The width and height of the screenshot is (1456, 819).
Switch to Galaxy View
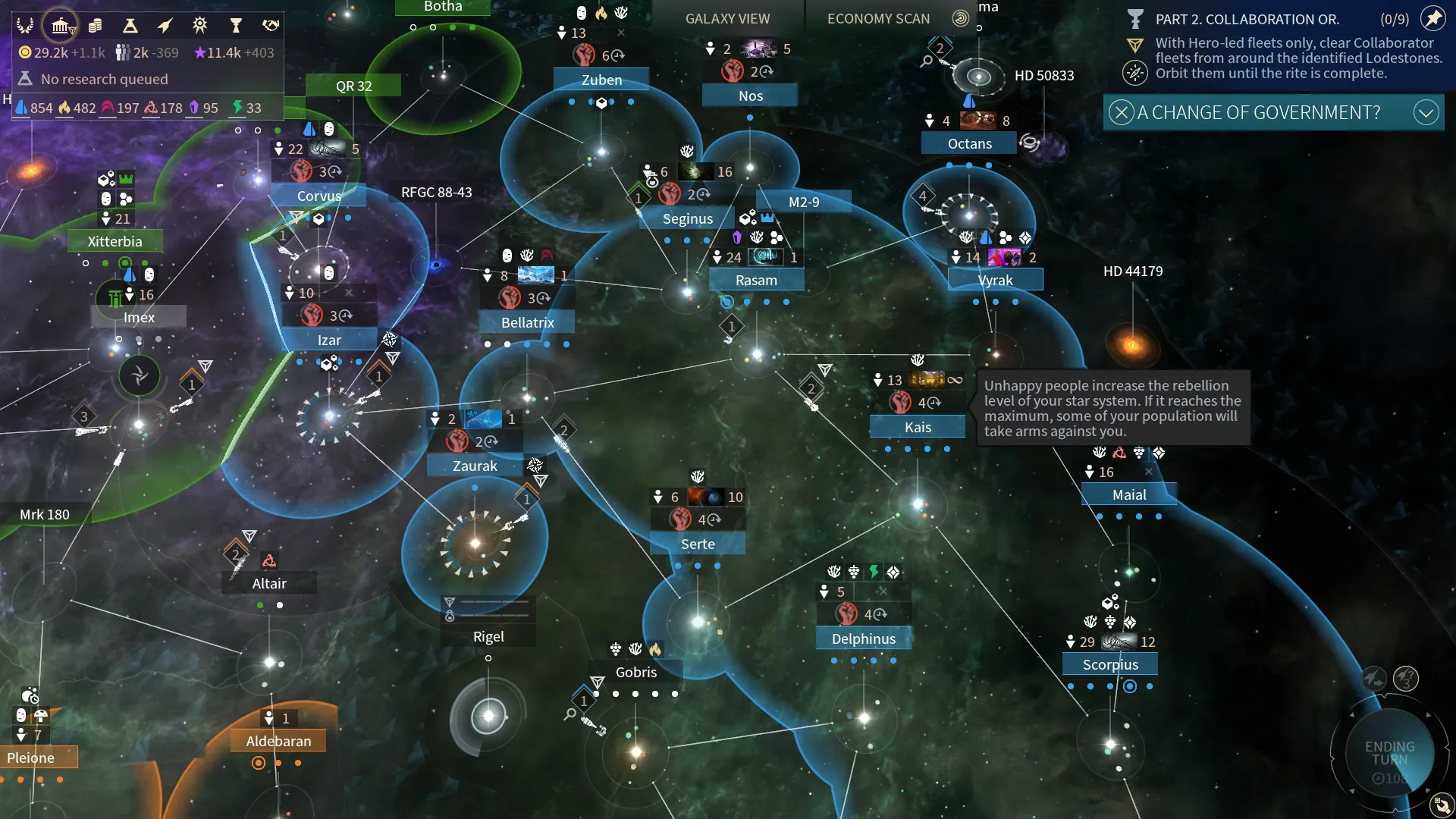pos(726,18)
